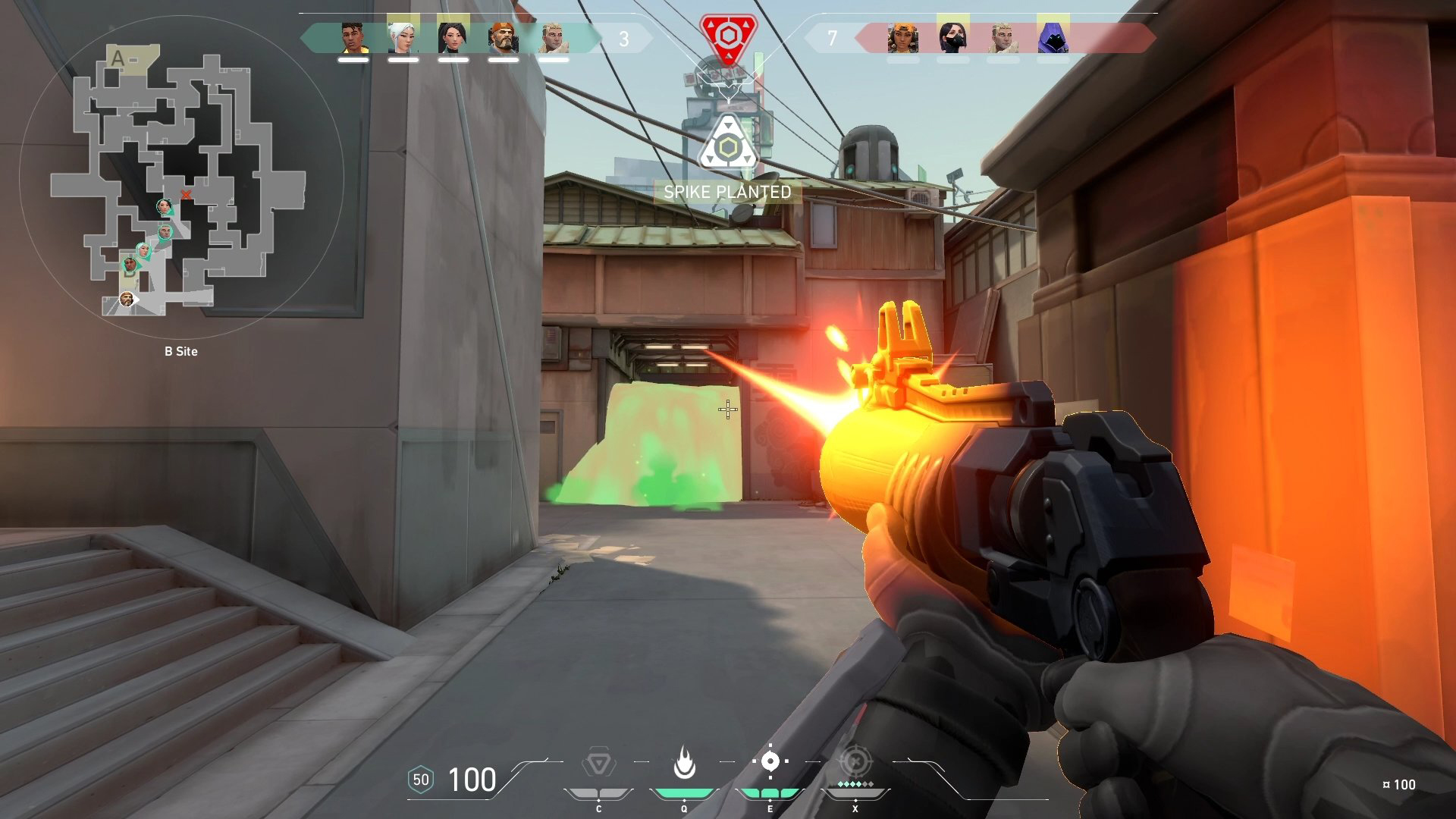Select Sova's portrait in the ally roster
1456x819 pixels.
(x=553, y=38)
